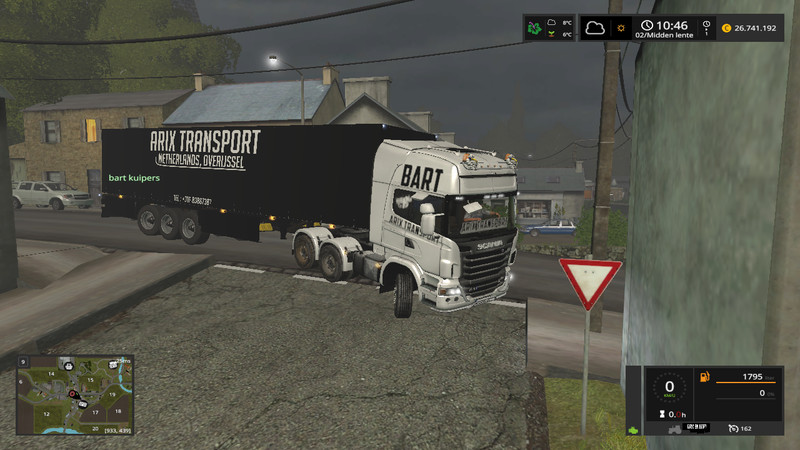800x450 pixels.
Task: Open the minimap in the corner
Action: tap(75, 394)
